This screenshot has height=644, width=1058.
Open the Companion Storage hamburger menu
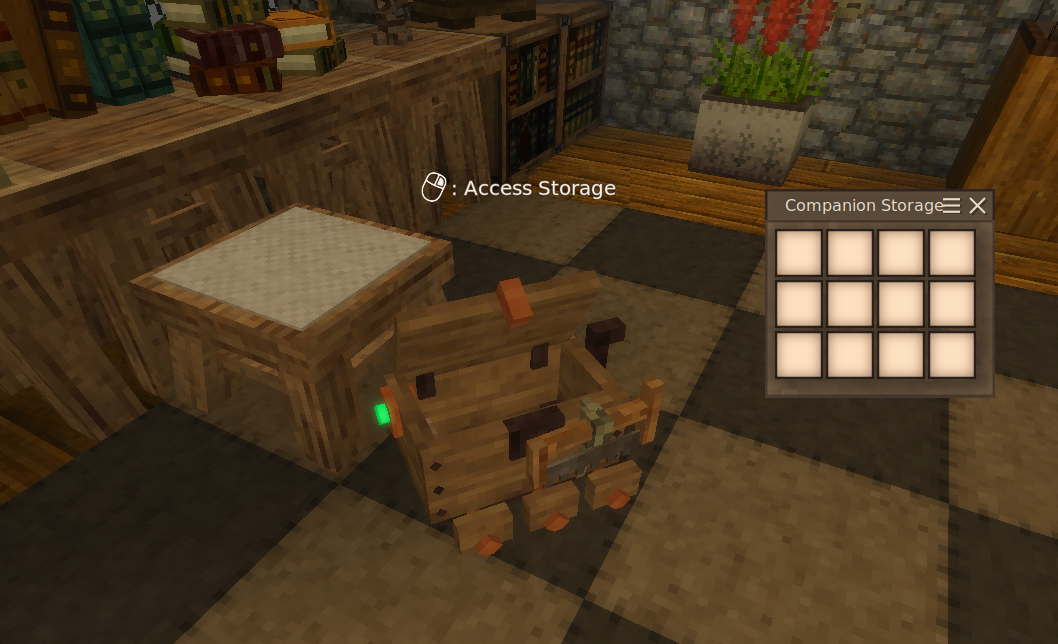click(x=952, y=206)
